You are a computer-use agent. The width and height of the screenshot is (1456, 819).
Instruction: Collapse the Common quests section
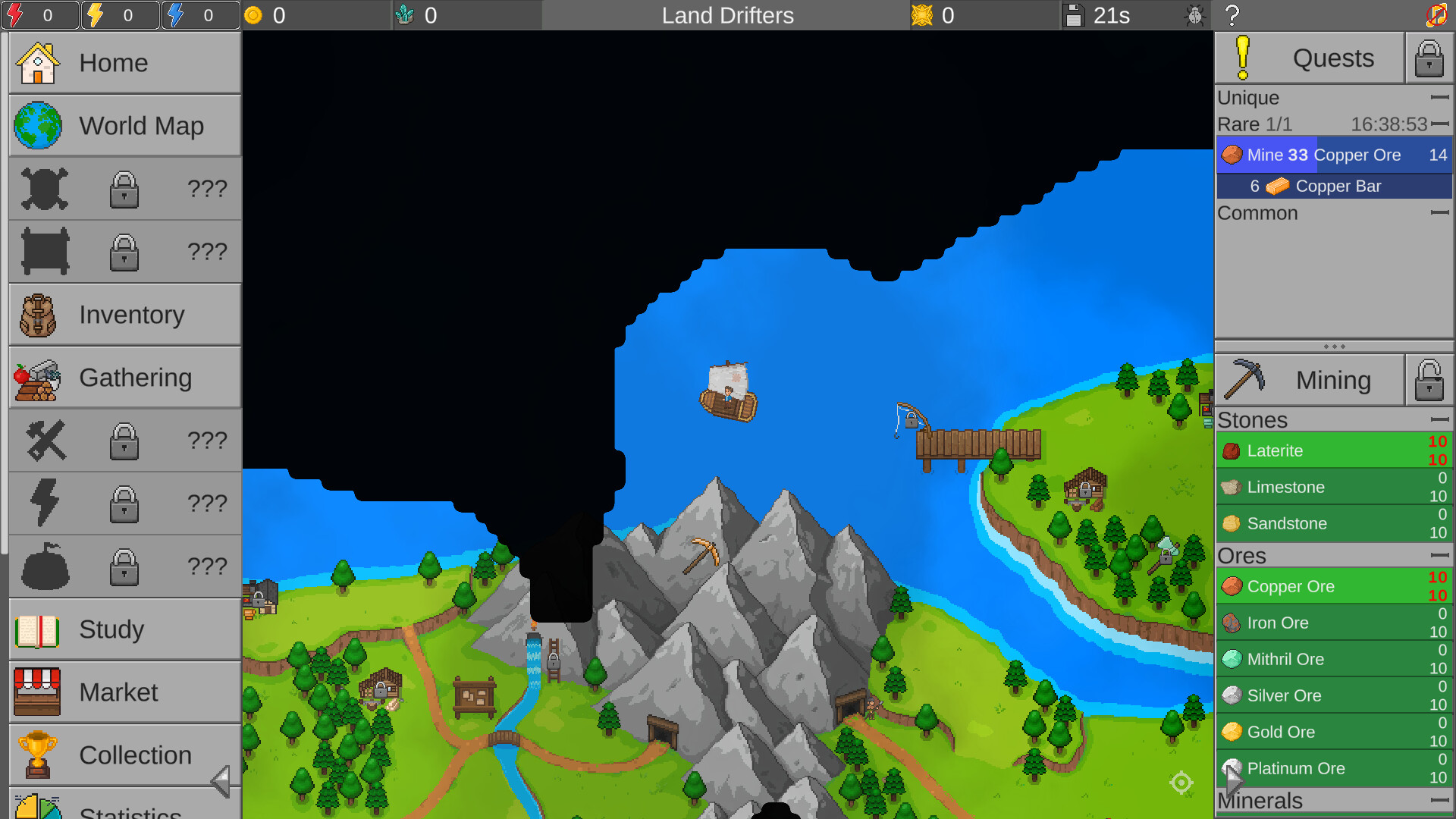coord(1440,213)
